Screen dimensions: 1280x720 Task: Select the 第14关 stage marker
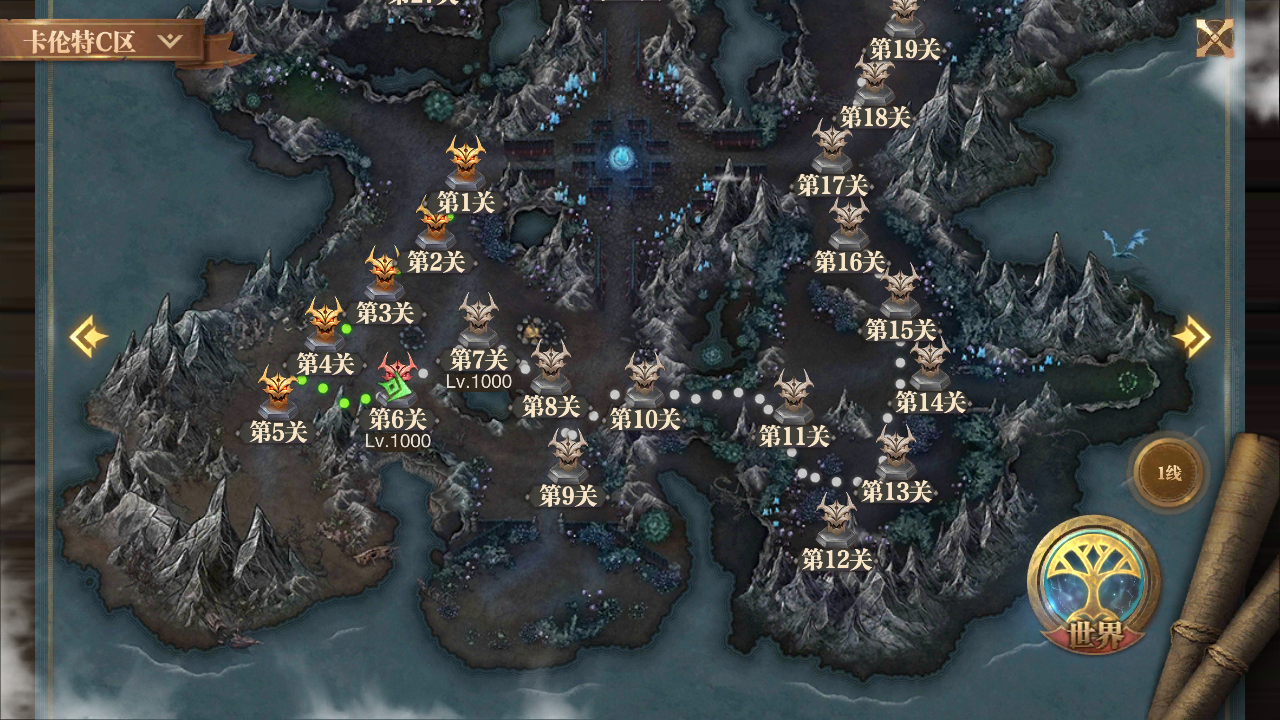(x=929, y=364)
